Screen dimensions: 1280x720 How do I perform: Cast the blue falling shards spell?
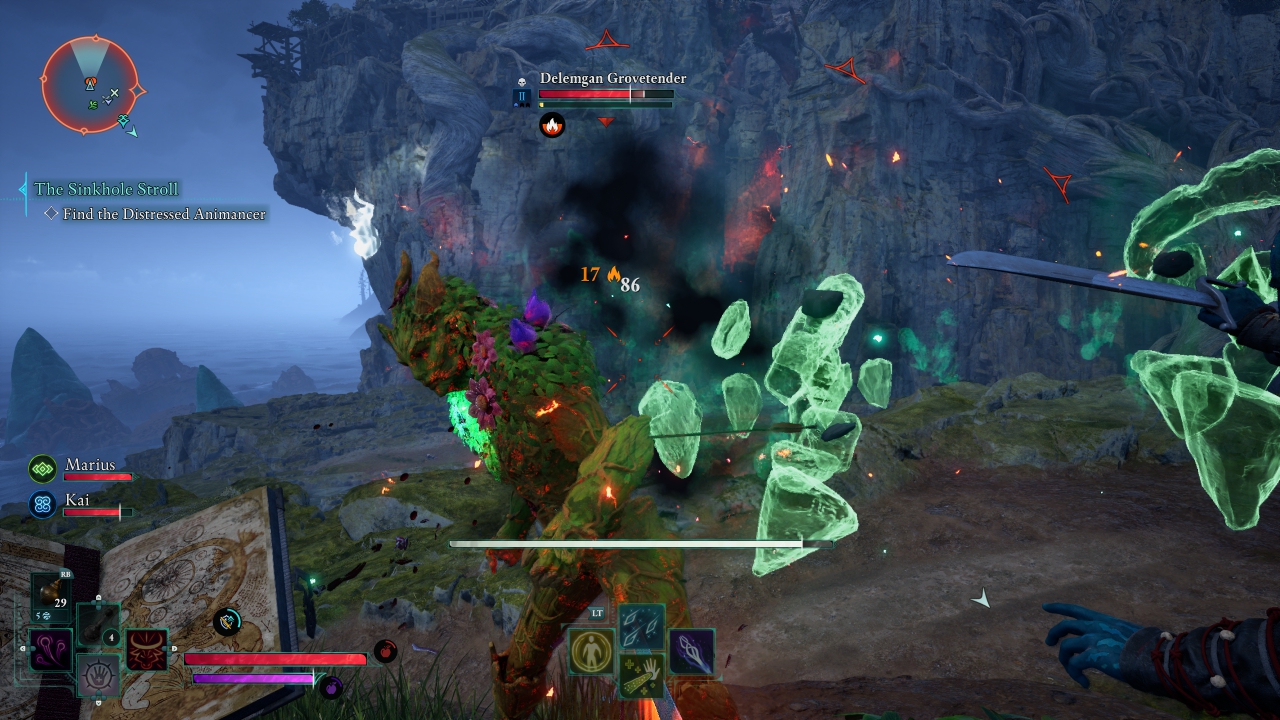(640, 626)
